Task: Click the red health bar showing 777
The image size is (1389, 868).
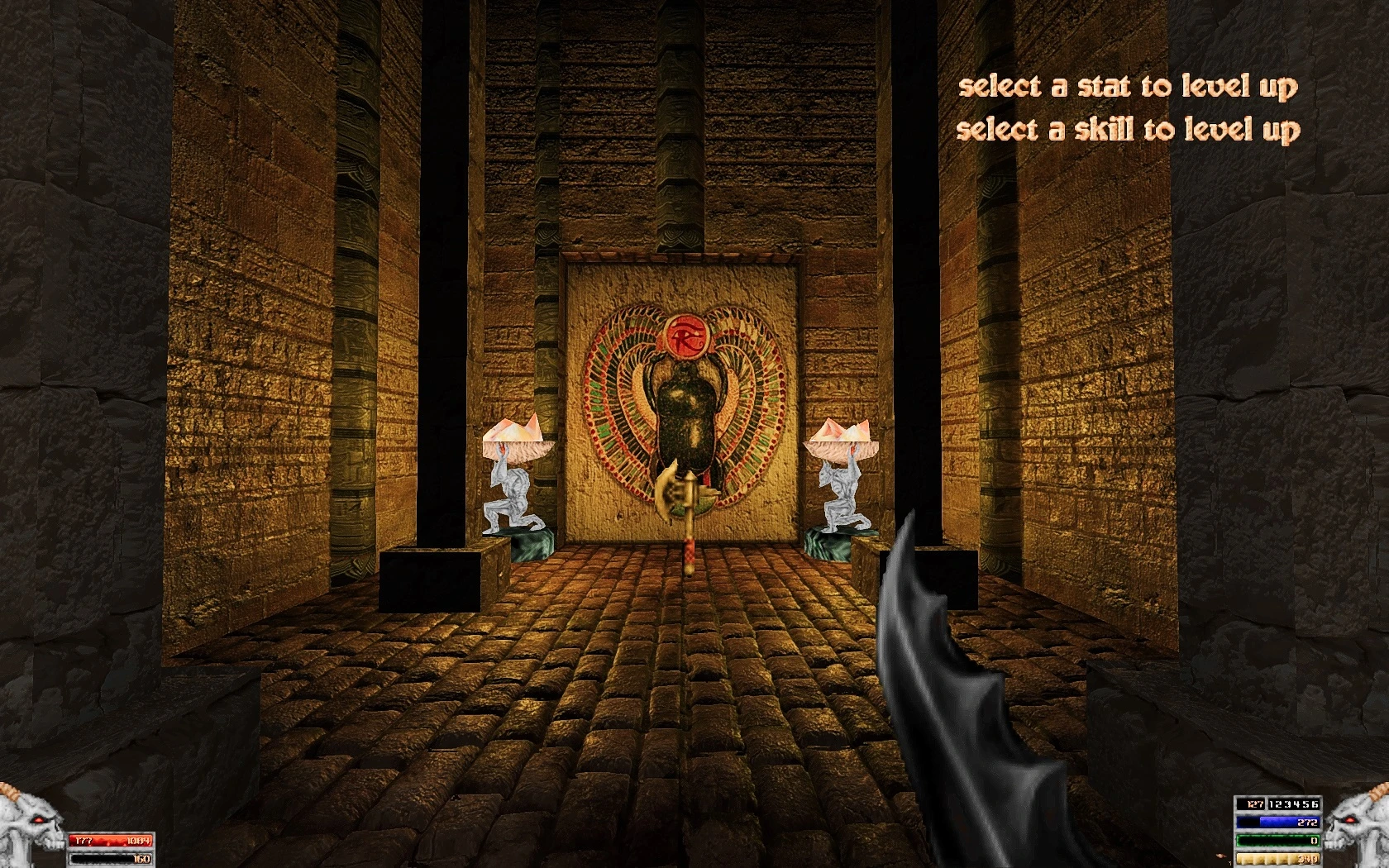Action: click(x=108, y=840)
